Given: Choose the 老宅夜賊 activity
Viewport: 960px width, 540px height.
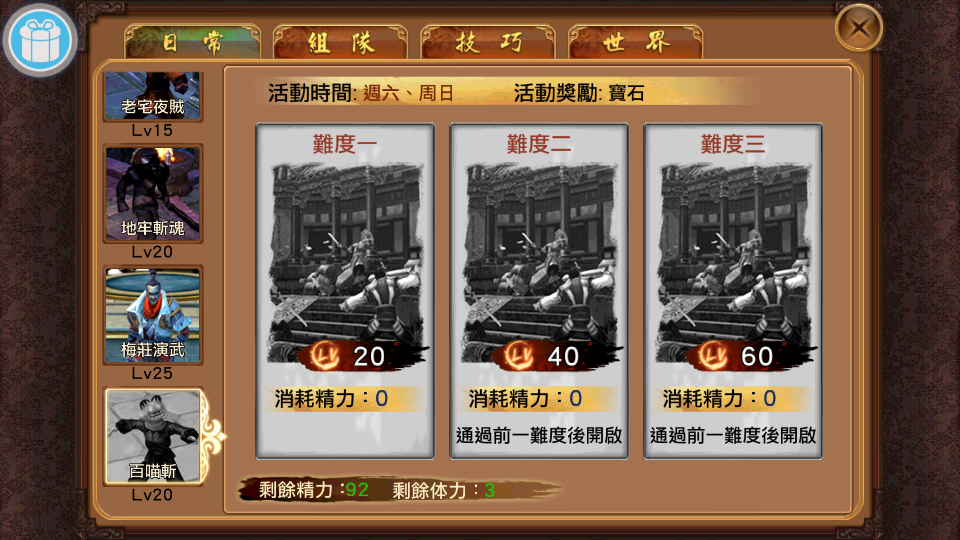Looking at the screenshot, I should coord(153,96).
